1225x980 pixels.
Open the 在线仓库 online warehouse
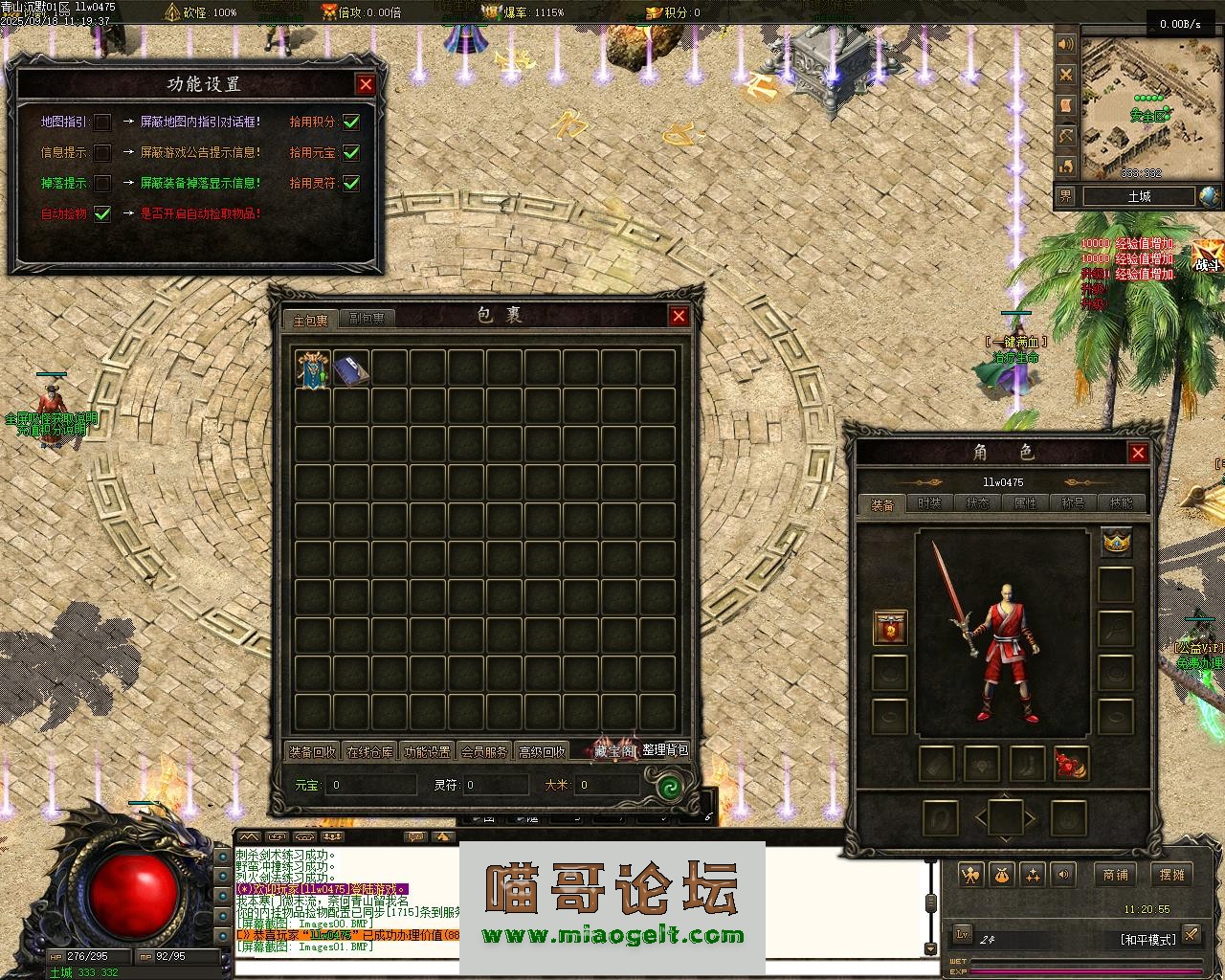coord(369,752)
